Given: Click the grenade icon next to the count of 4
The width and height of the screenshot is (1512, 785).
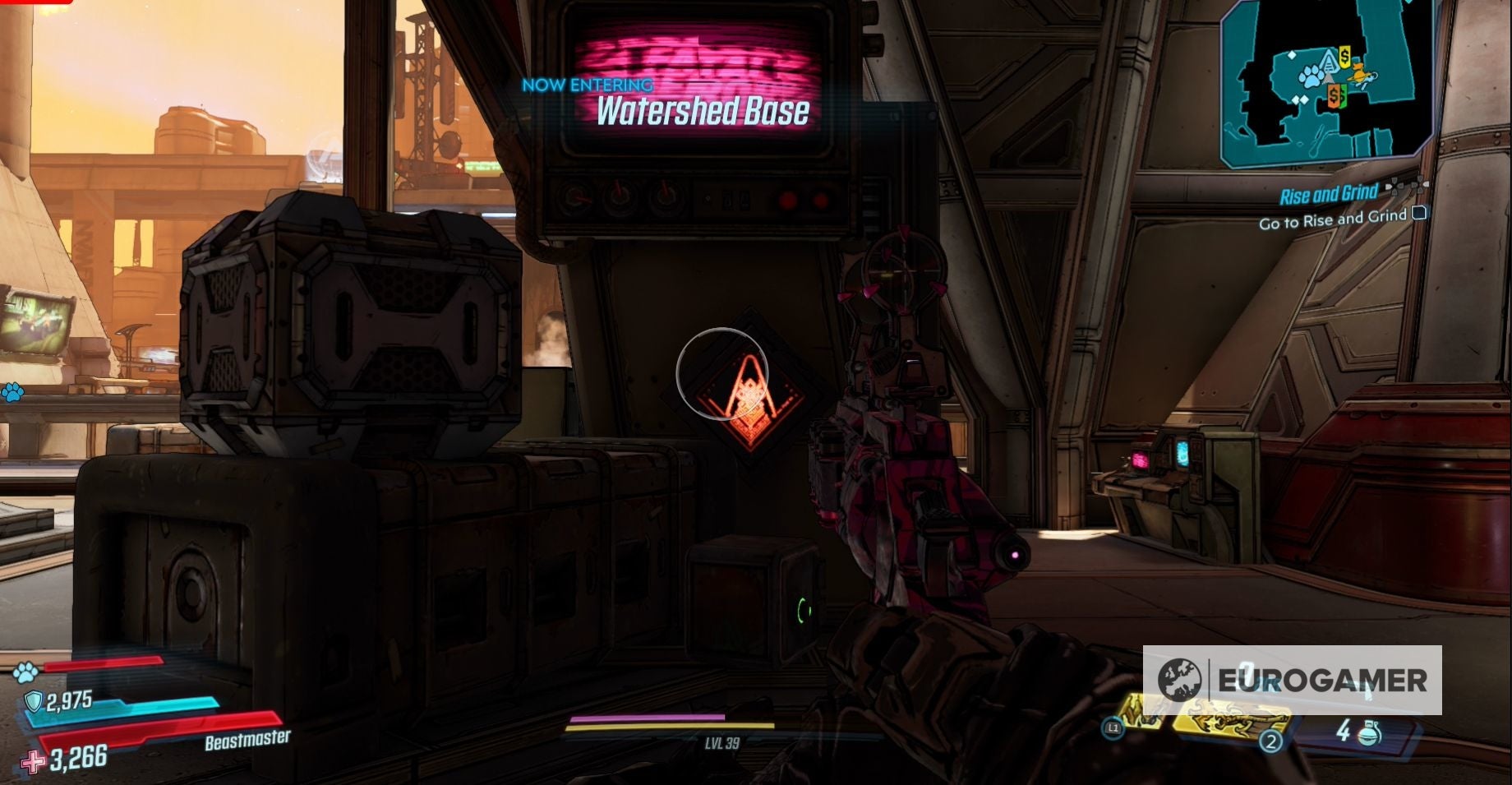Looking at the screenshot, I should point(1370,732).
